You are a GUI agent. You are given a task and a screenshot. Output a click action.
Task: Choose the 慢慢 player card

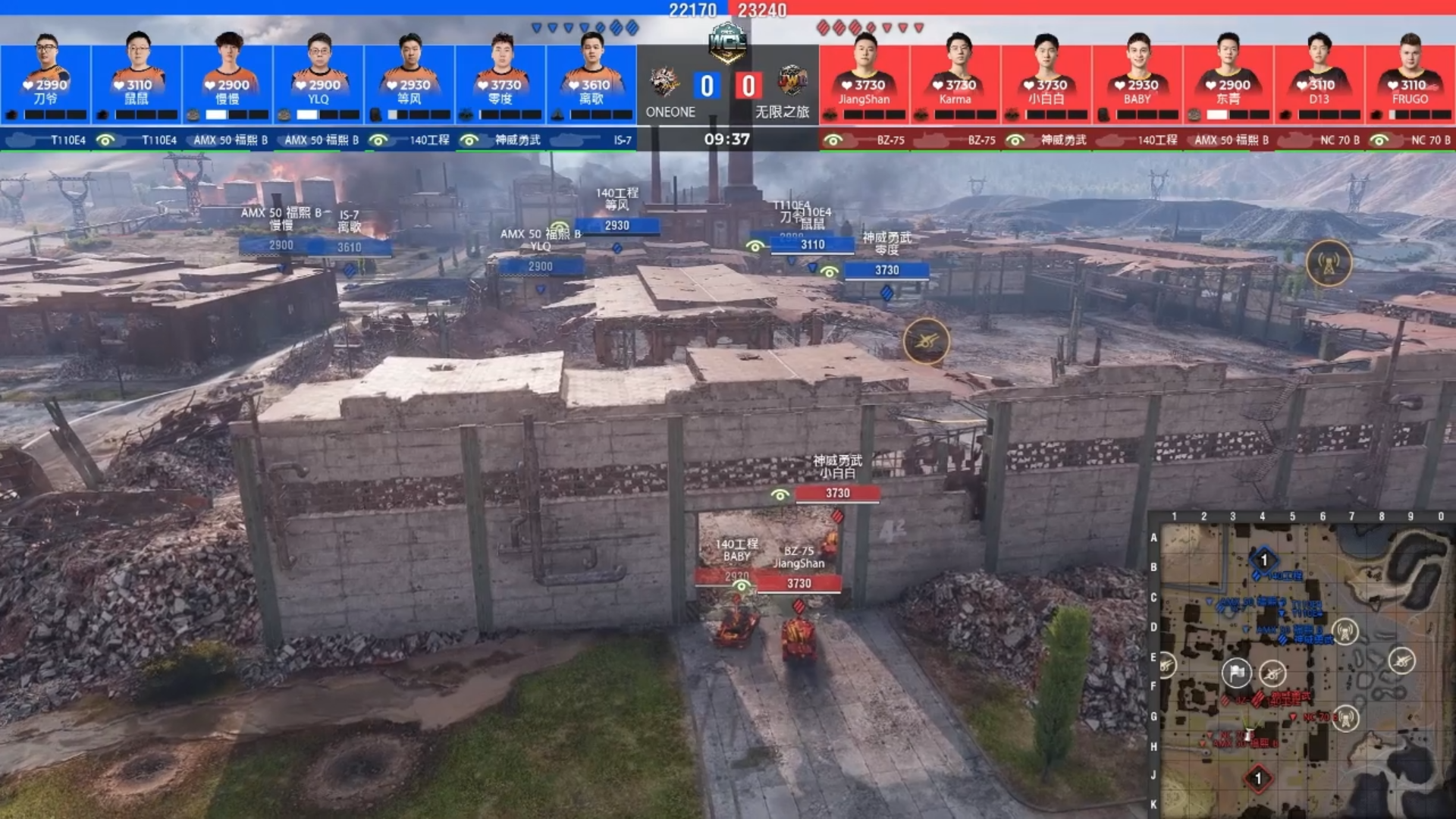pos(227,77)
